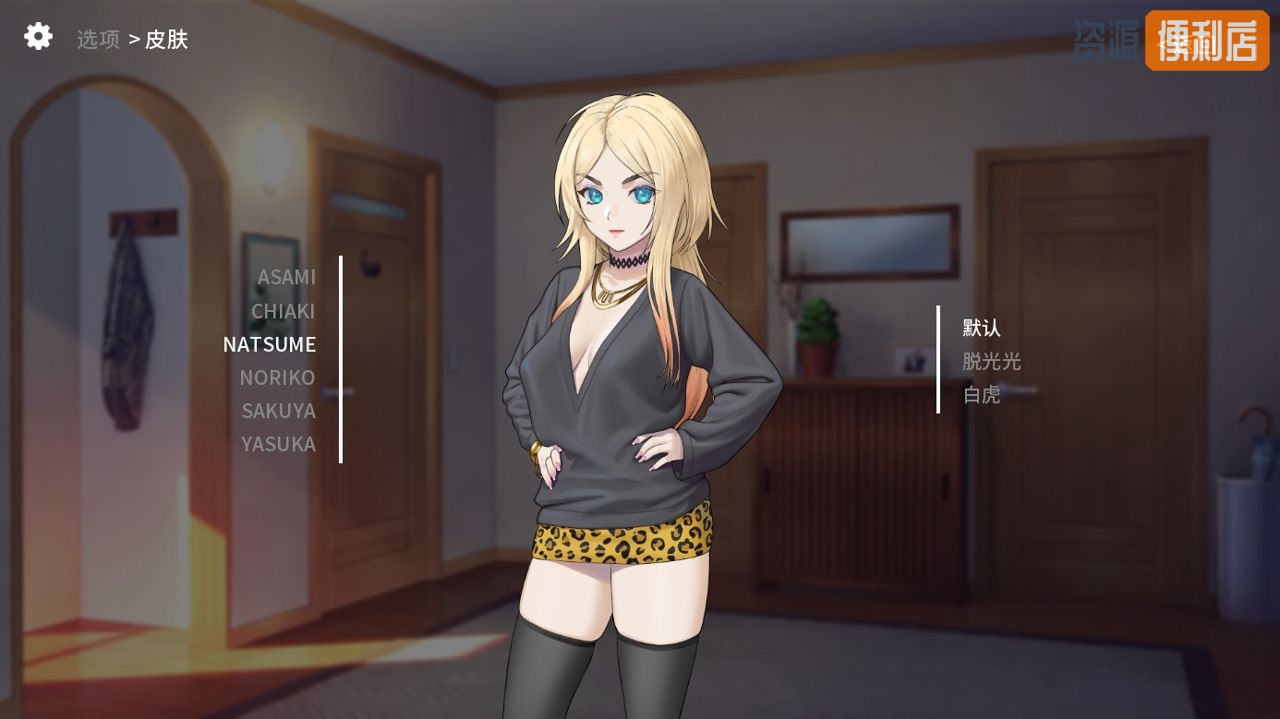Select the NATSUME character entry
This screenshot has width=1280, height=719.
coord(269,344)
